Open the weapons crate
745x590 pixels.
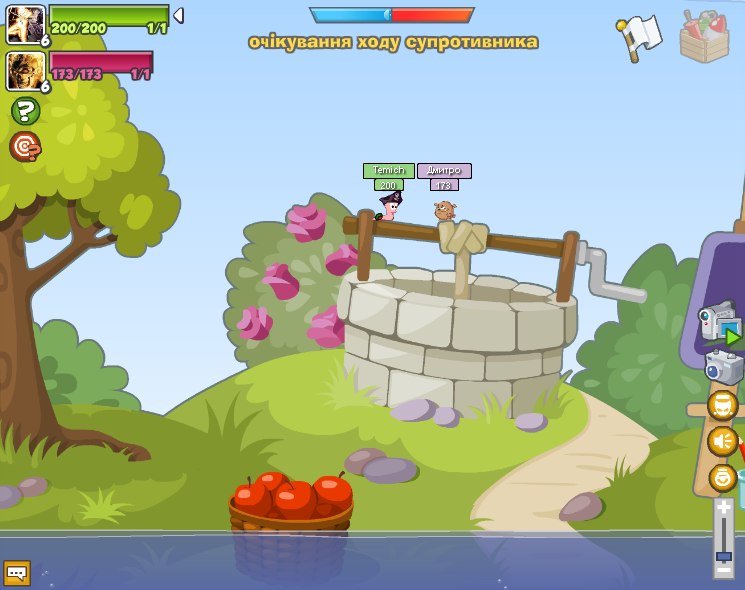click(704, 37)
